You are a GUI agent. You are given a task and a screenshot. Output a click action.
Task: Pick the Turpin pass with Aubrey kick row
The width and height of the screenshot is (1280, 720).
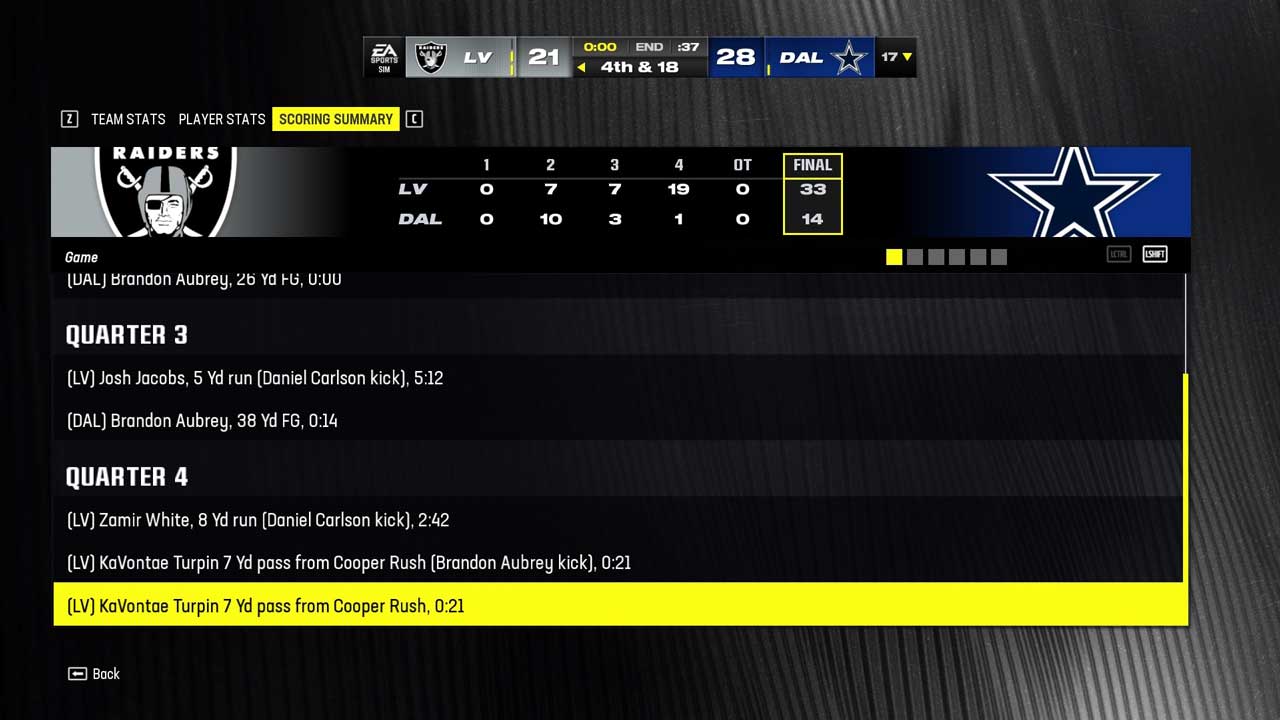pyautogui.click(x=349, y=563)
